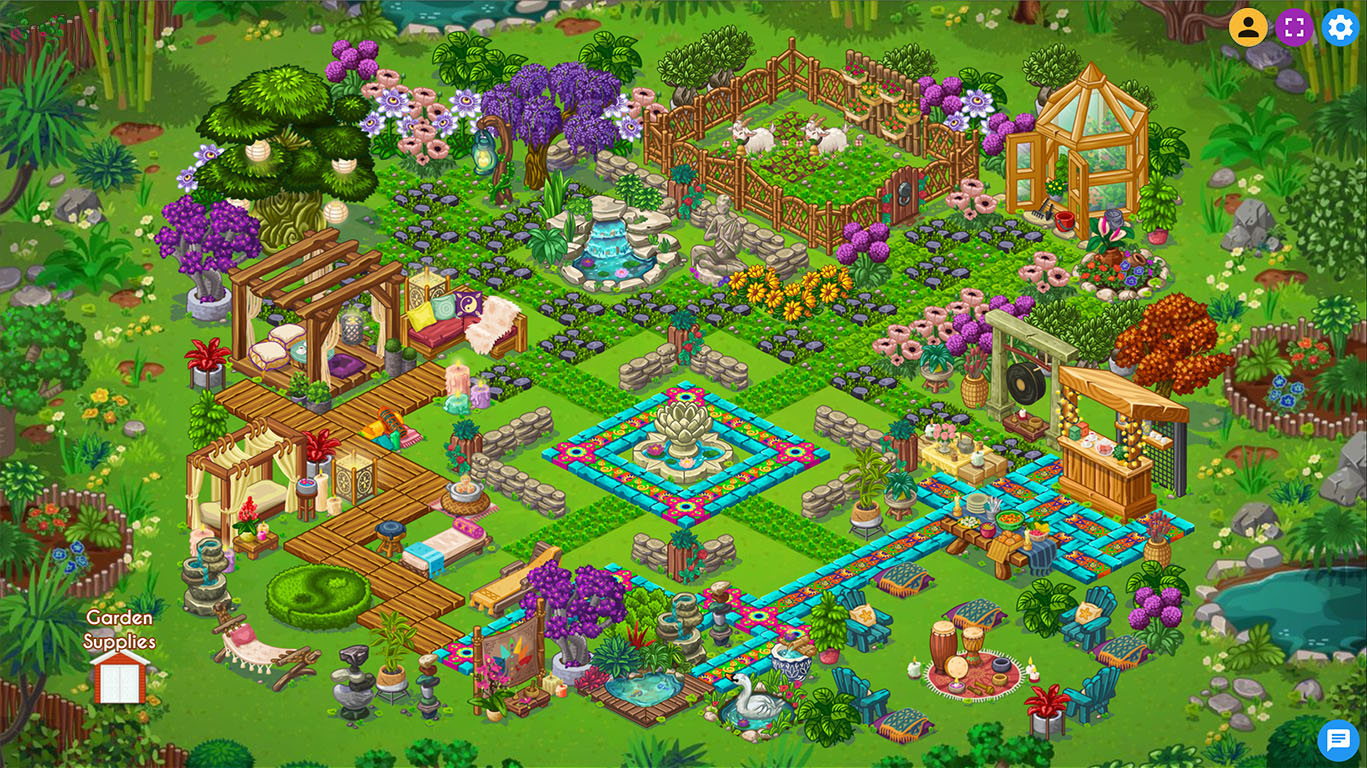Click the grazing goats in the pen
The image size is (1367, 768).
click(790, 135)
